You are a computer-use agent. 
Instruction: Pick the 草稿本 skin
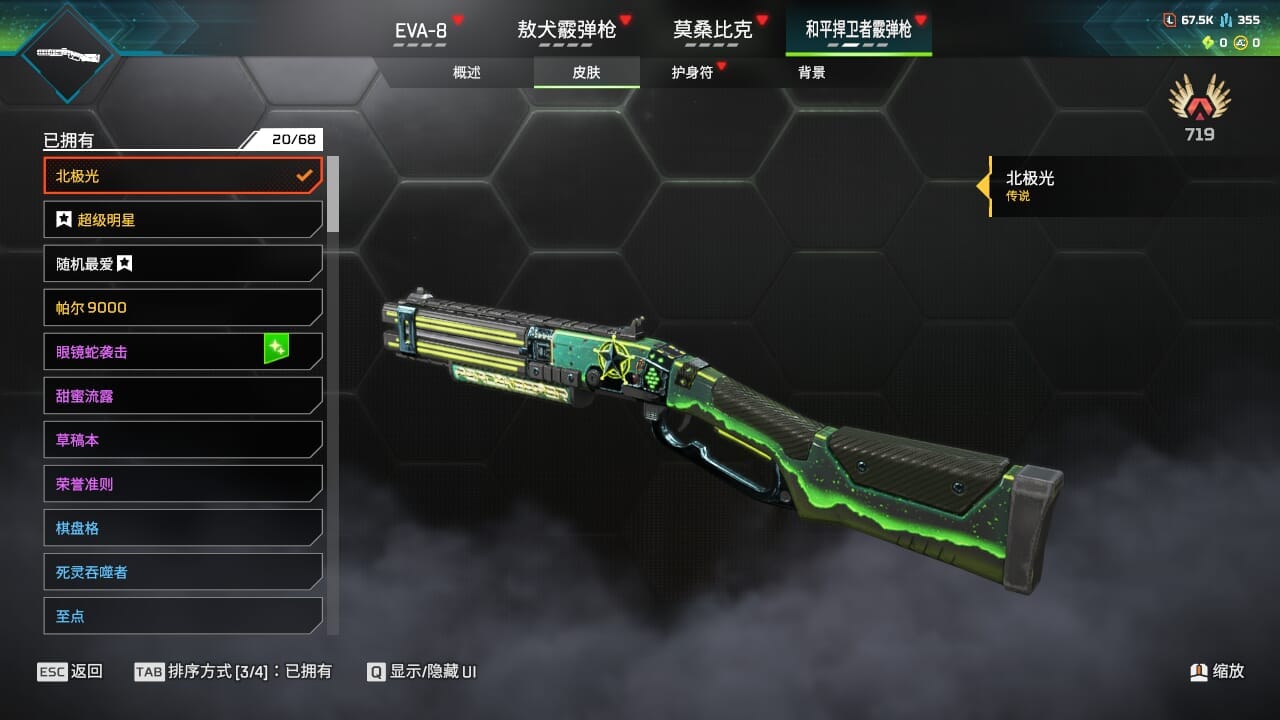183,440
